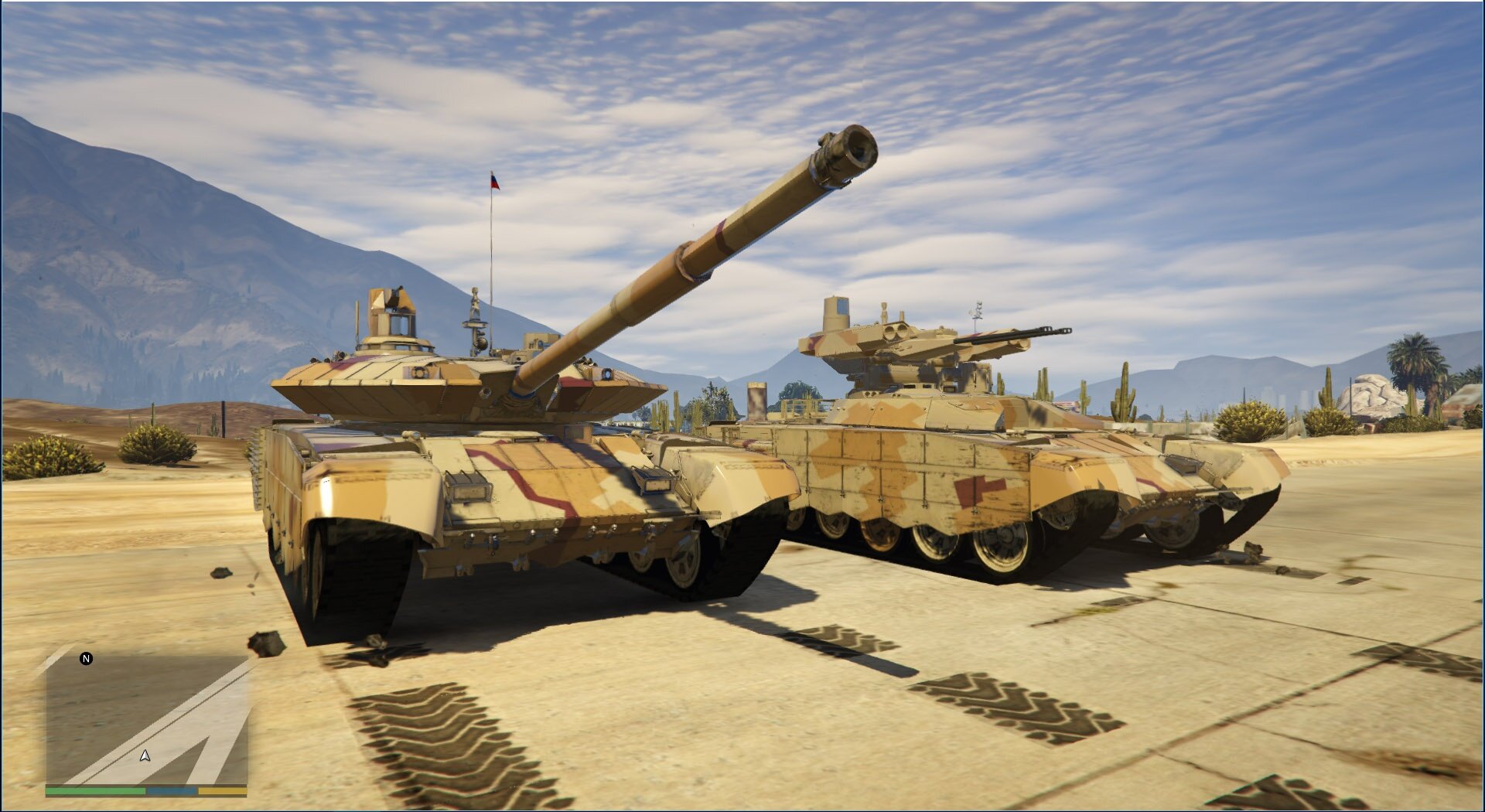Viewport: 1485px width, 812px height.
Task: Select the north compass marker on minimap
Action: [87, 659]
